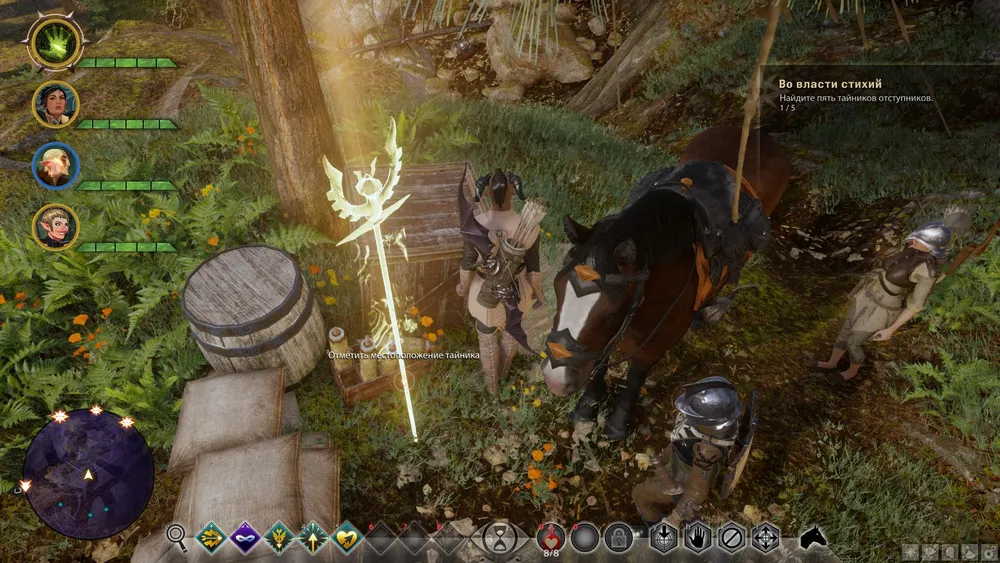1000x563 pixels.
Task: Click the magnifying glass search icon
Action: tap(178, 538)
